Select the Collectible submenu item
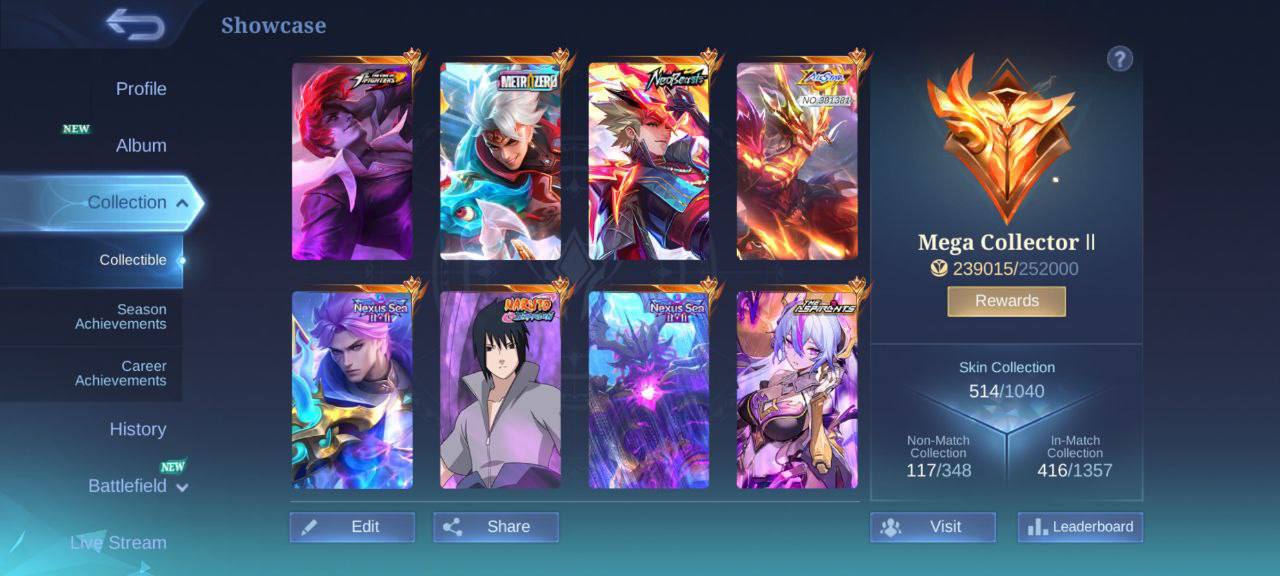Image resolution: width=1280 pixels, height=576 pixels. (x=133, y=260)
